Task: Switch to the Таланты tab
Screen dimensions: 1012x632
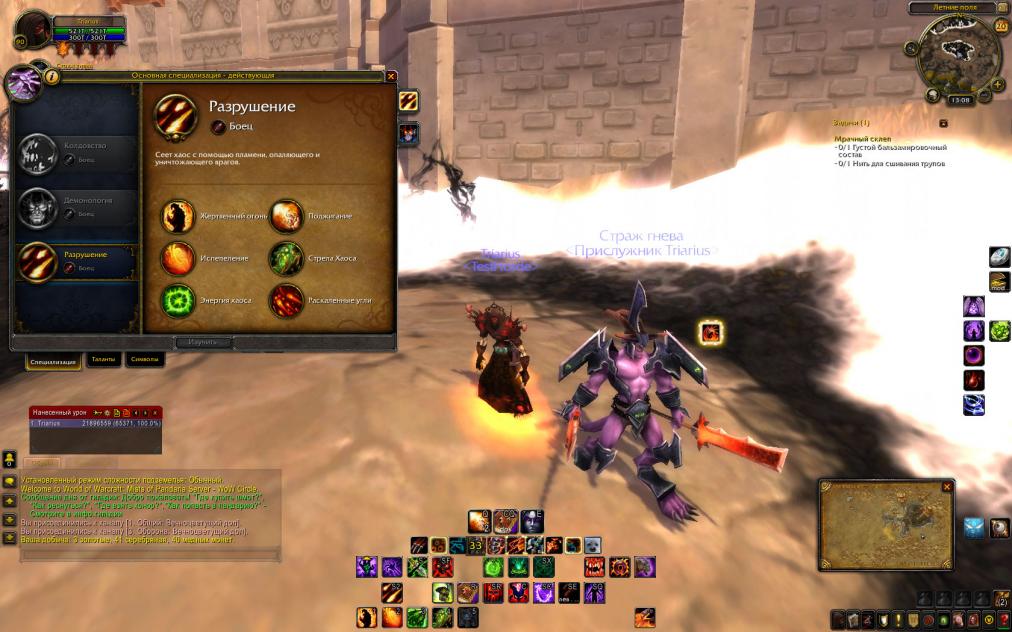Action: [104, 360]
